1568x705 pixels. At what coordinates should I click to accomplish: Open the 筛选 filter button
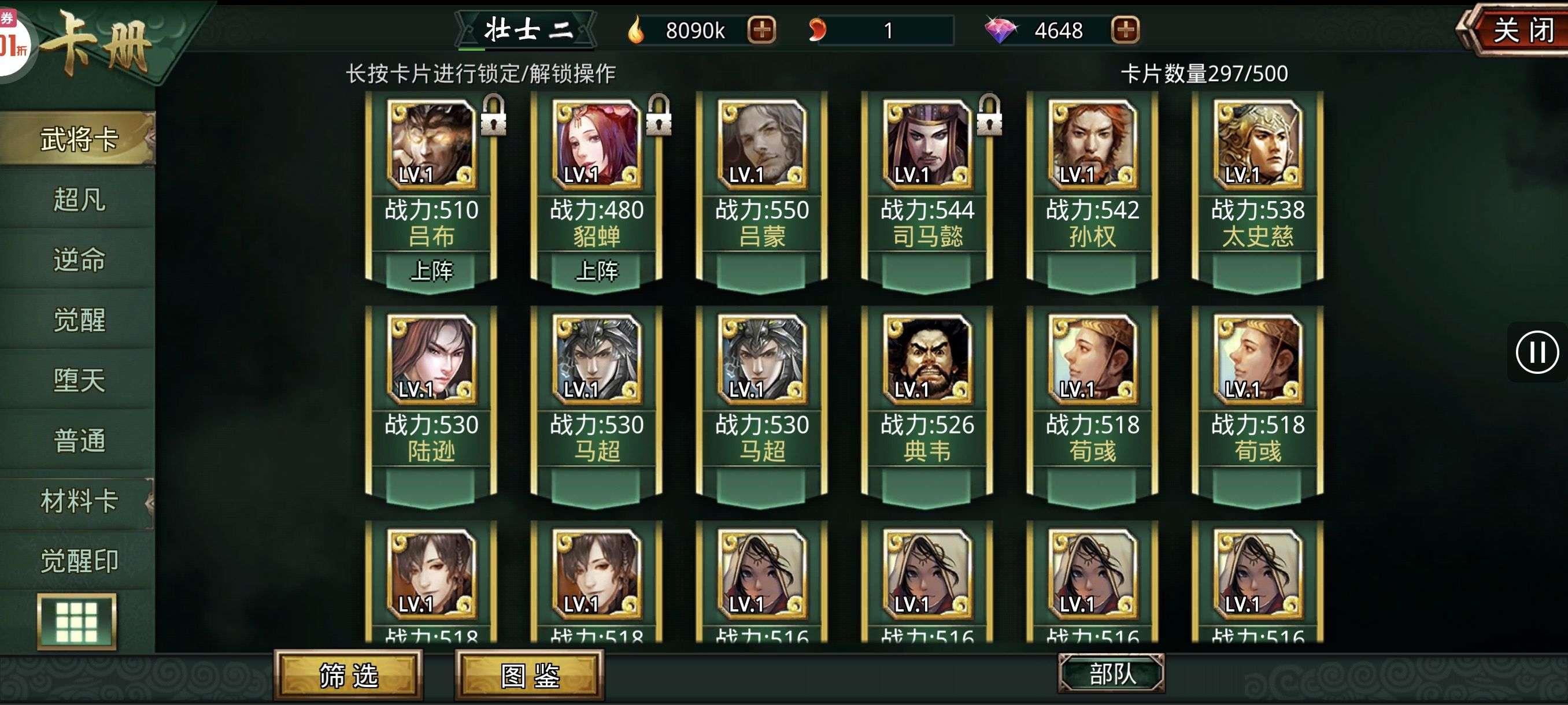pyautogui.click(x=348, y=675)
